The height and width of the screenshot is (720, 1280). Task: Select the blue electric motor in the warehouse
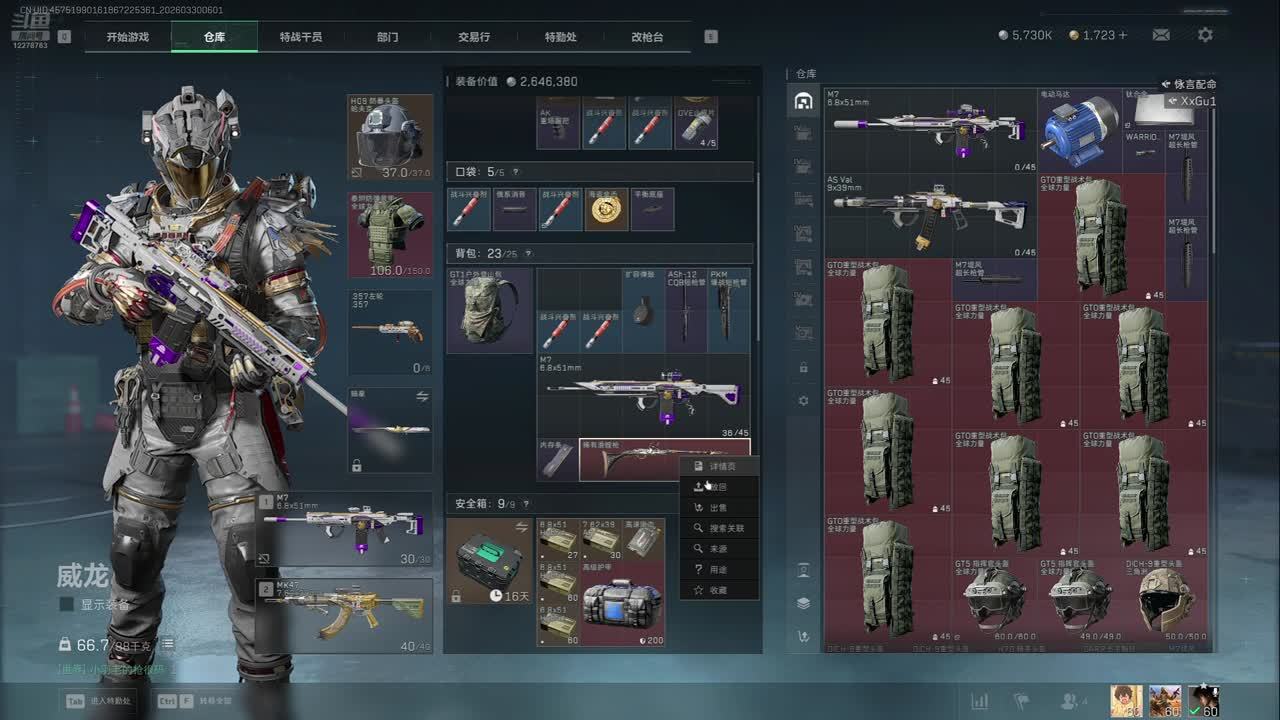(x=1080, y=130)
